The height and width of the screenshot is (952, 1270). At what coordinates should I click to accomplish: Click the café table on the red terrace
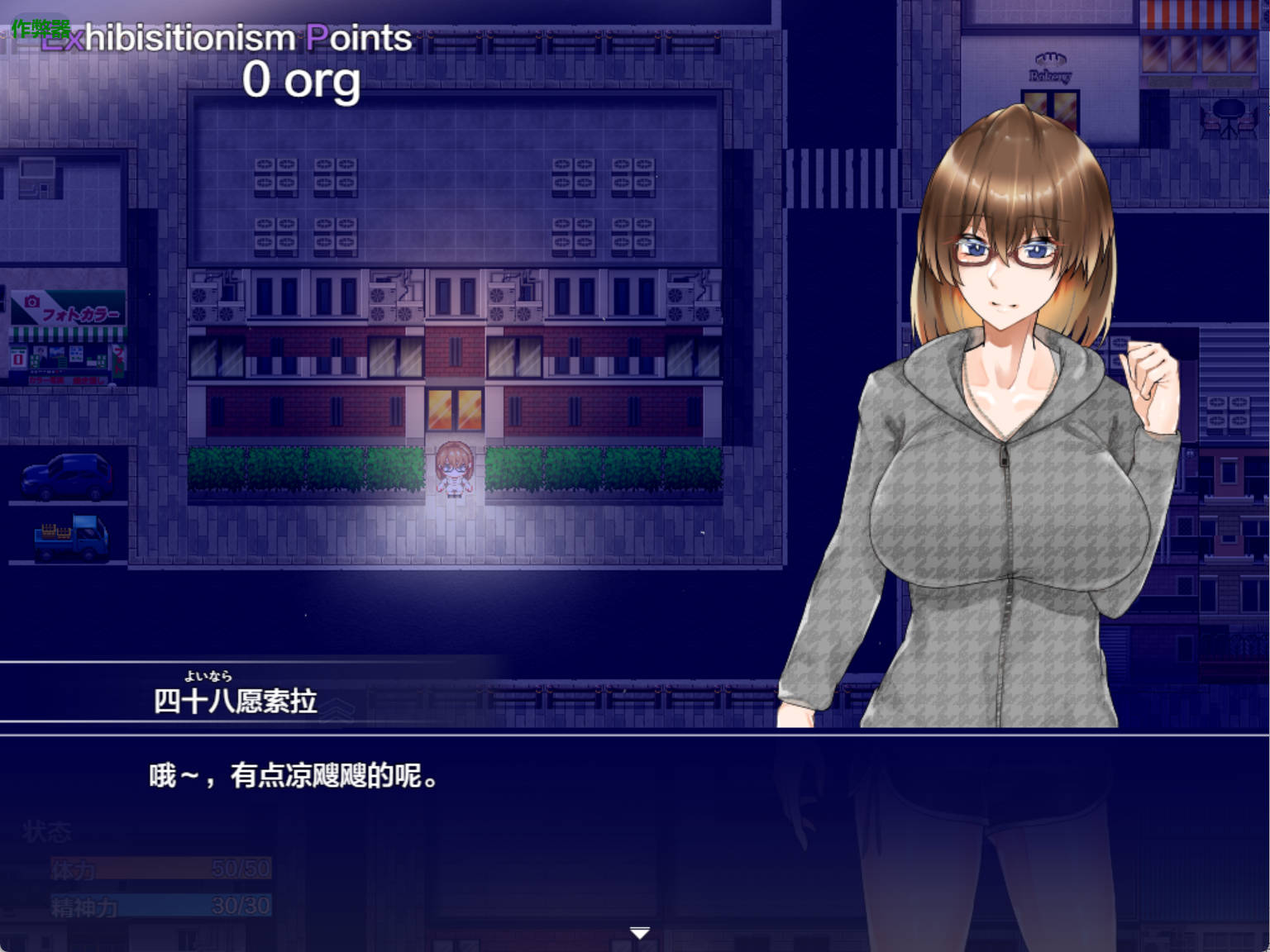coord(1229,107)
